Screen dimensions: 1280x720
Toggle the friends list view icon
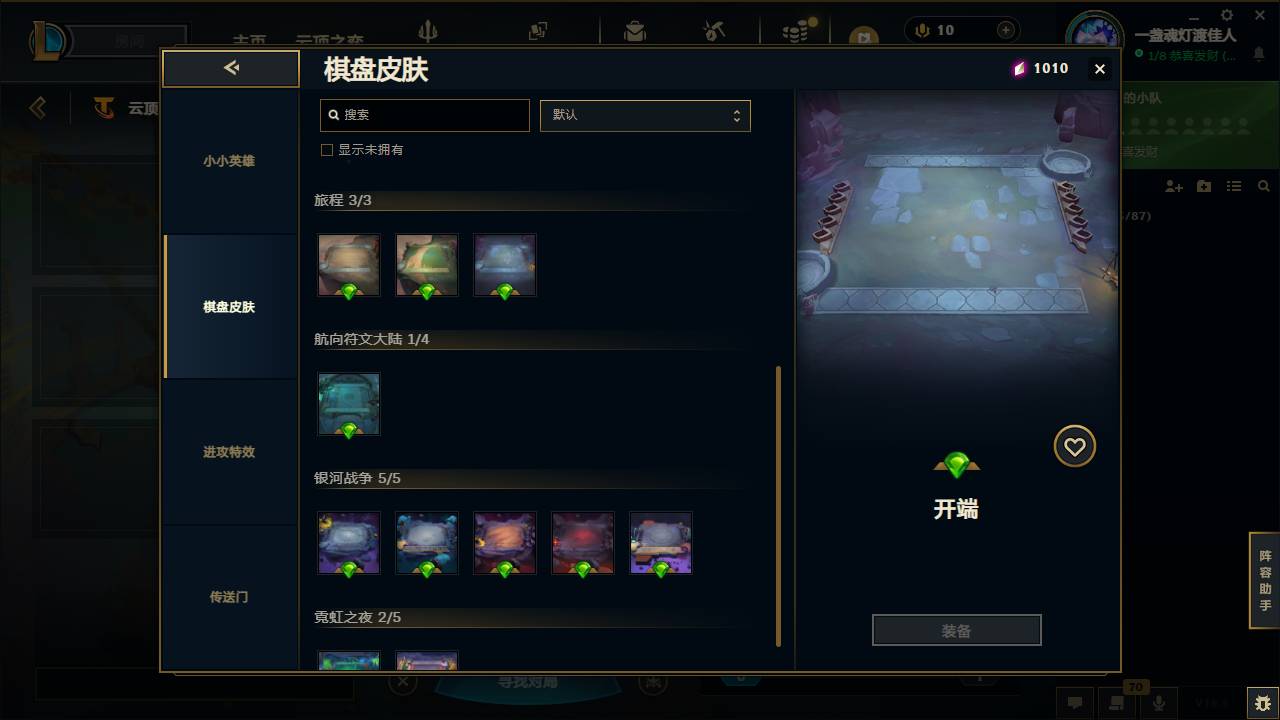1233,186
